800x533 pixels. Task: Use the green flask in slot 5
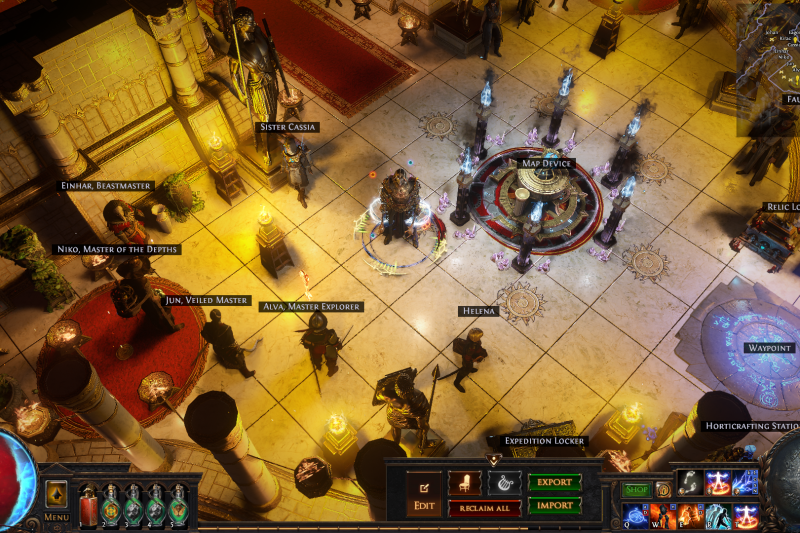click(179, 503)
